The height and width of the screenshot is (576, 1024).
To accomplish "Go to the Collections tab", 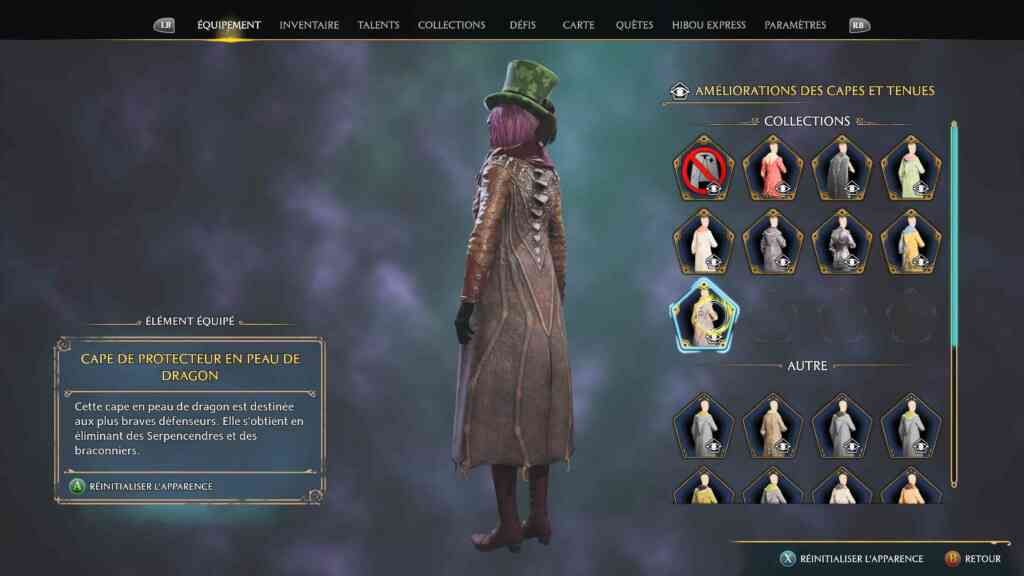I will (x=451, y=25).
